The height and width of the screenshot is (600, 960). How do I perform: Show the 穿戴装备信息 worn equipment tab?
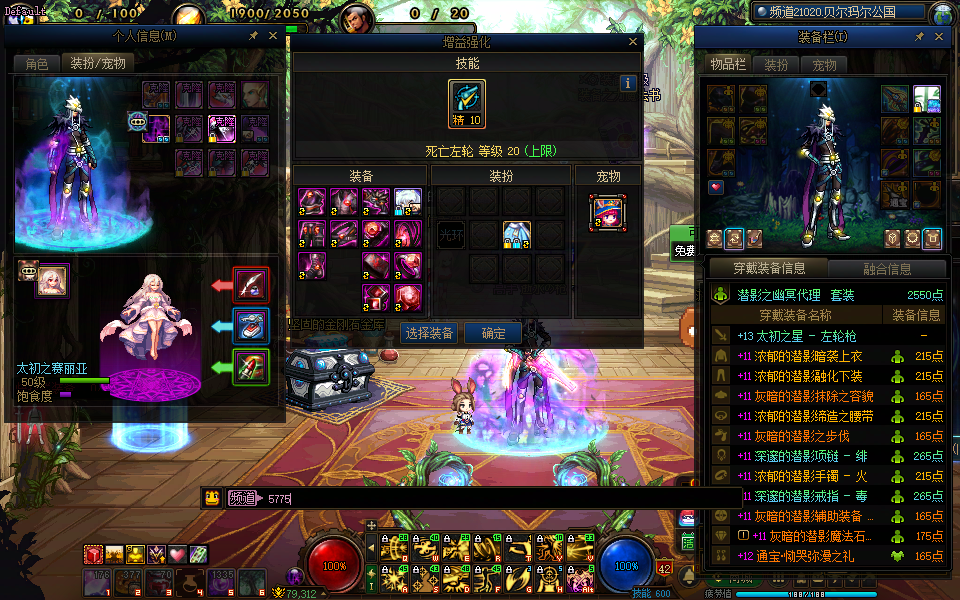click(x=769, y=268)
